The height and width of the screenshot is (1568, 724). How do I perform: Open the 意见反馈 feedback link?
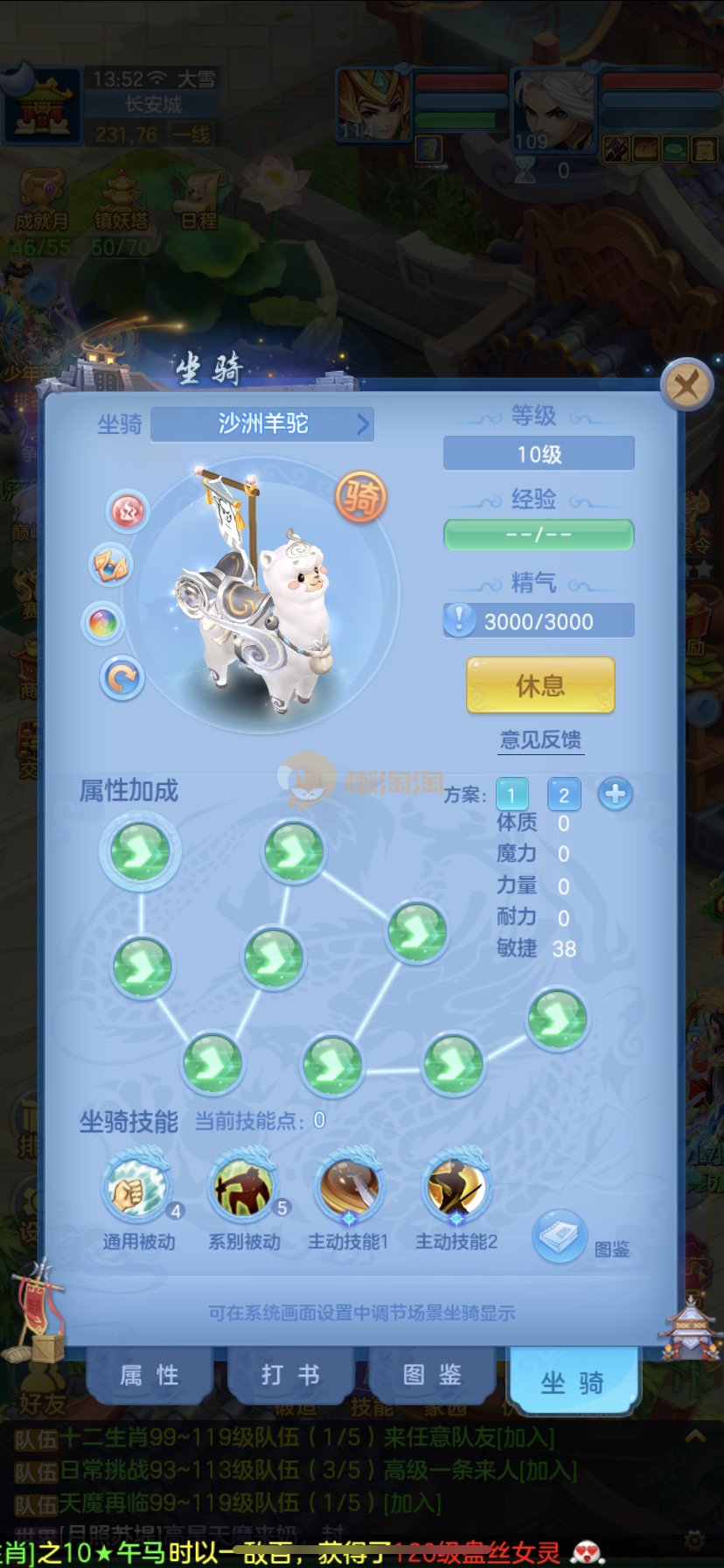click(x=540, y=740)
